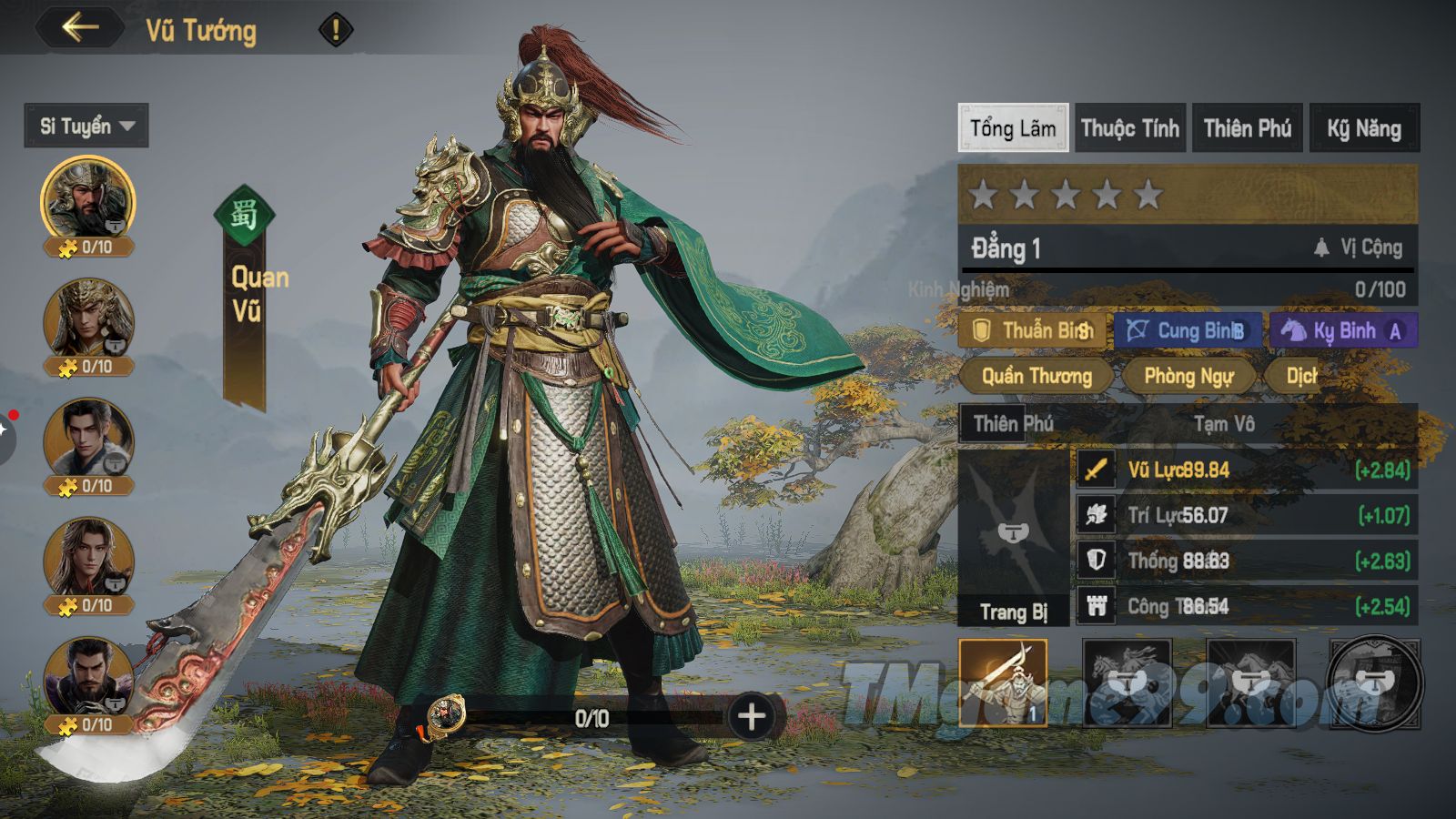Viewport: 1456px width, 819px height.
Task: Open the Sĩ Tuyển dropdown filter
Action: pos(86,126)
